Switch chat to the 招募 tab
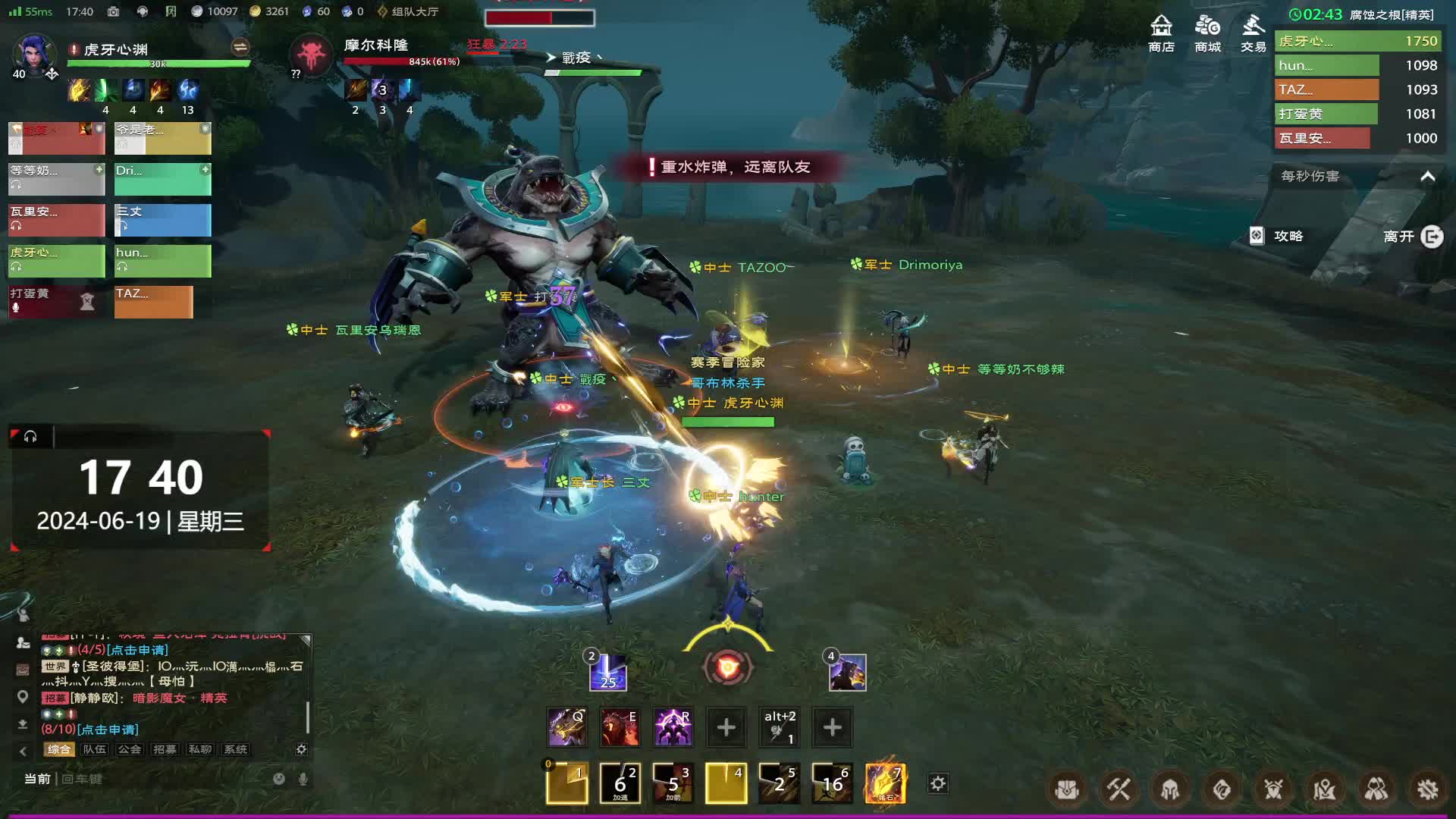 pos(165,749)
